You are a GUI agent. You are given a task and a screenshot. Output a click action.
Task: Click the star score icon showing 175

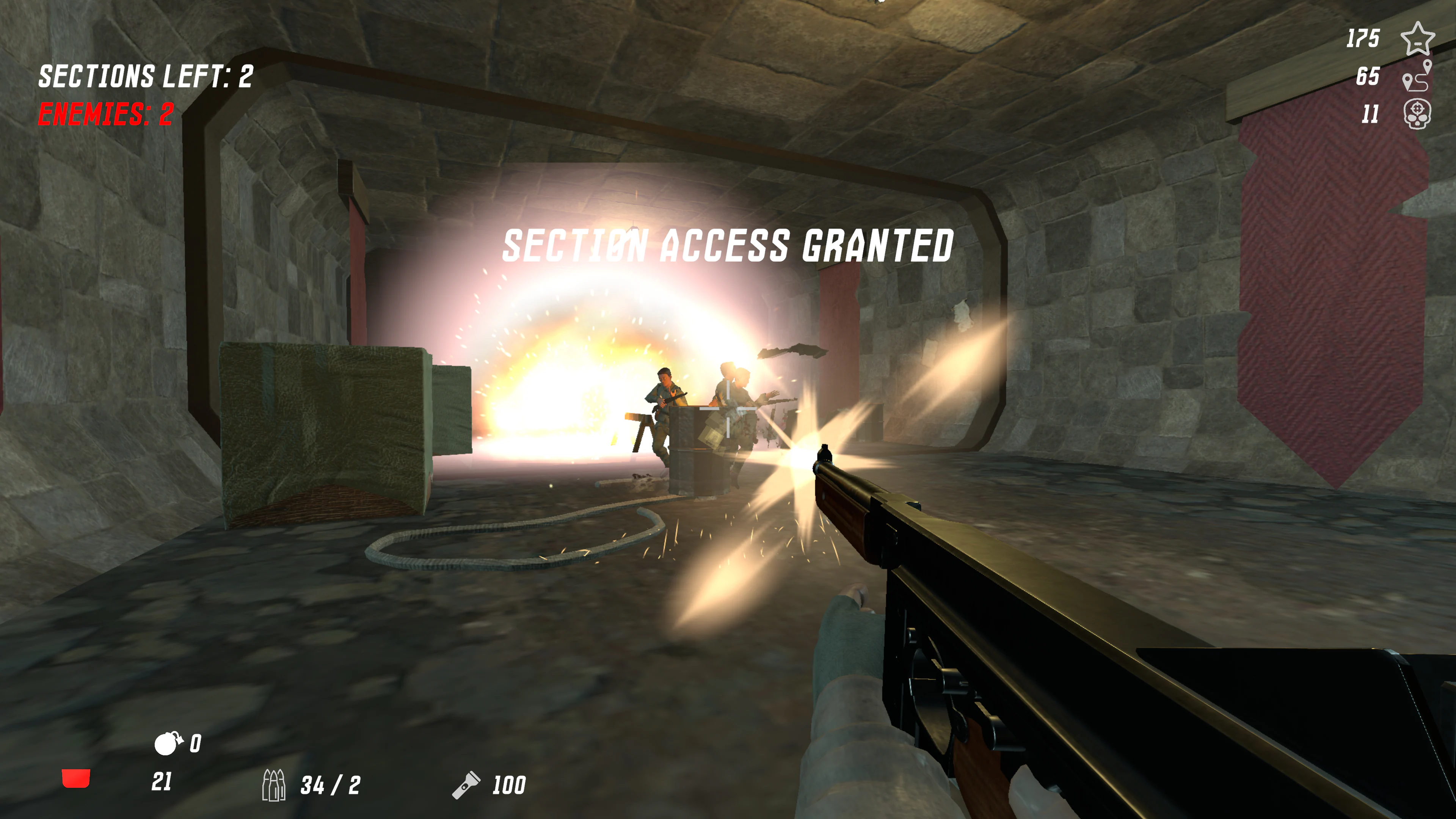1419,39
